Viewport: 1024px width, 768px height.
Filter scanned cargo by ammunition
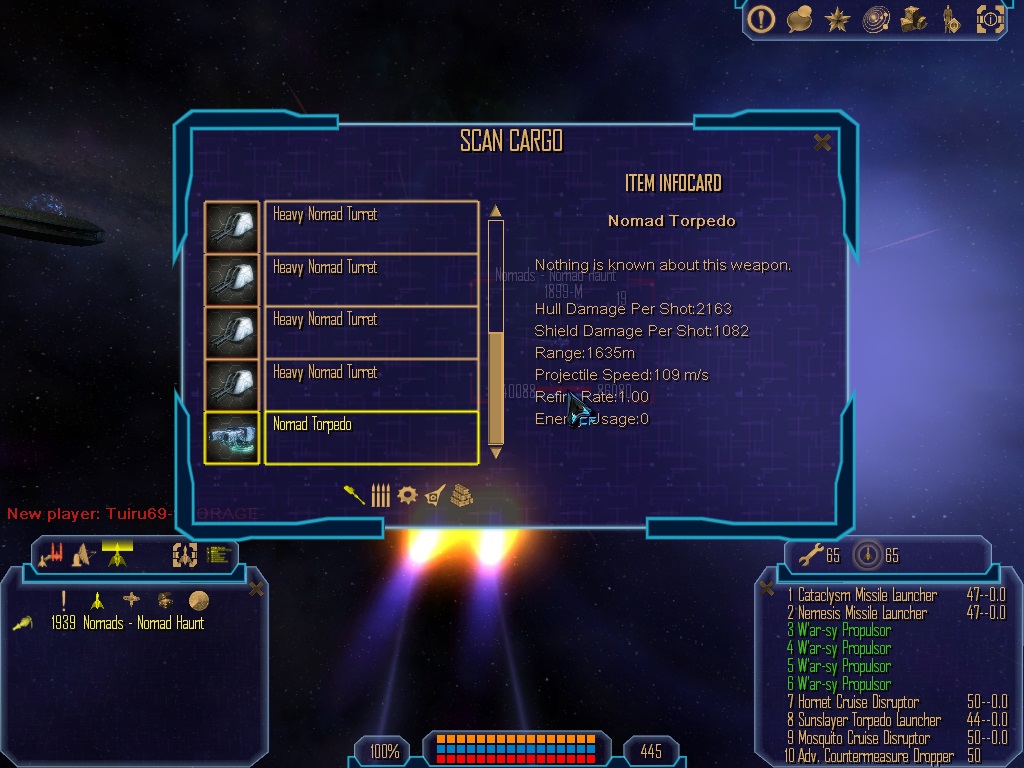(x=380, y=495)
